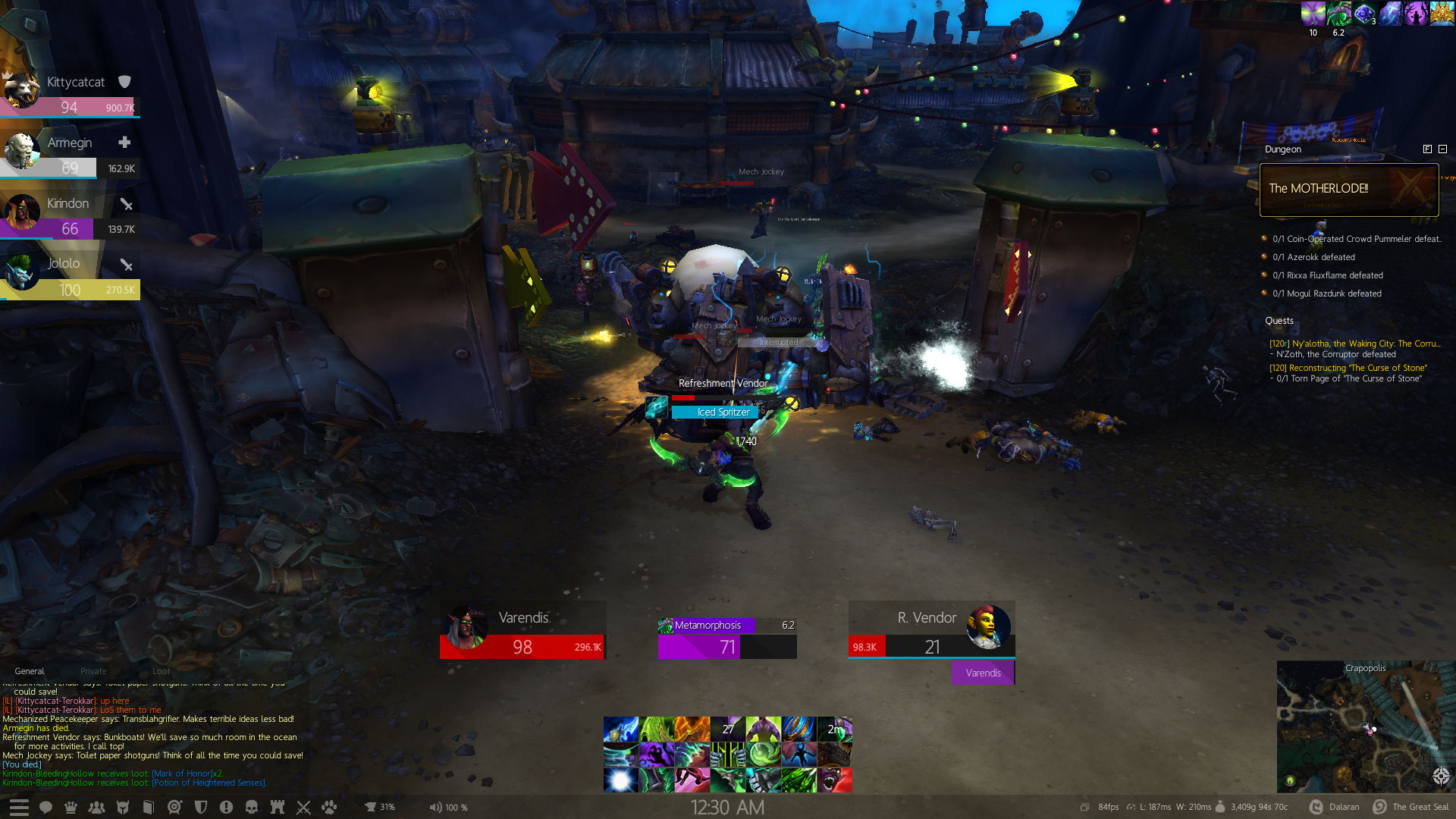Click the tank shield role icon beside Kittycatcat
Screen dimensions: 1456x819
tap(124, 81)
